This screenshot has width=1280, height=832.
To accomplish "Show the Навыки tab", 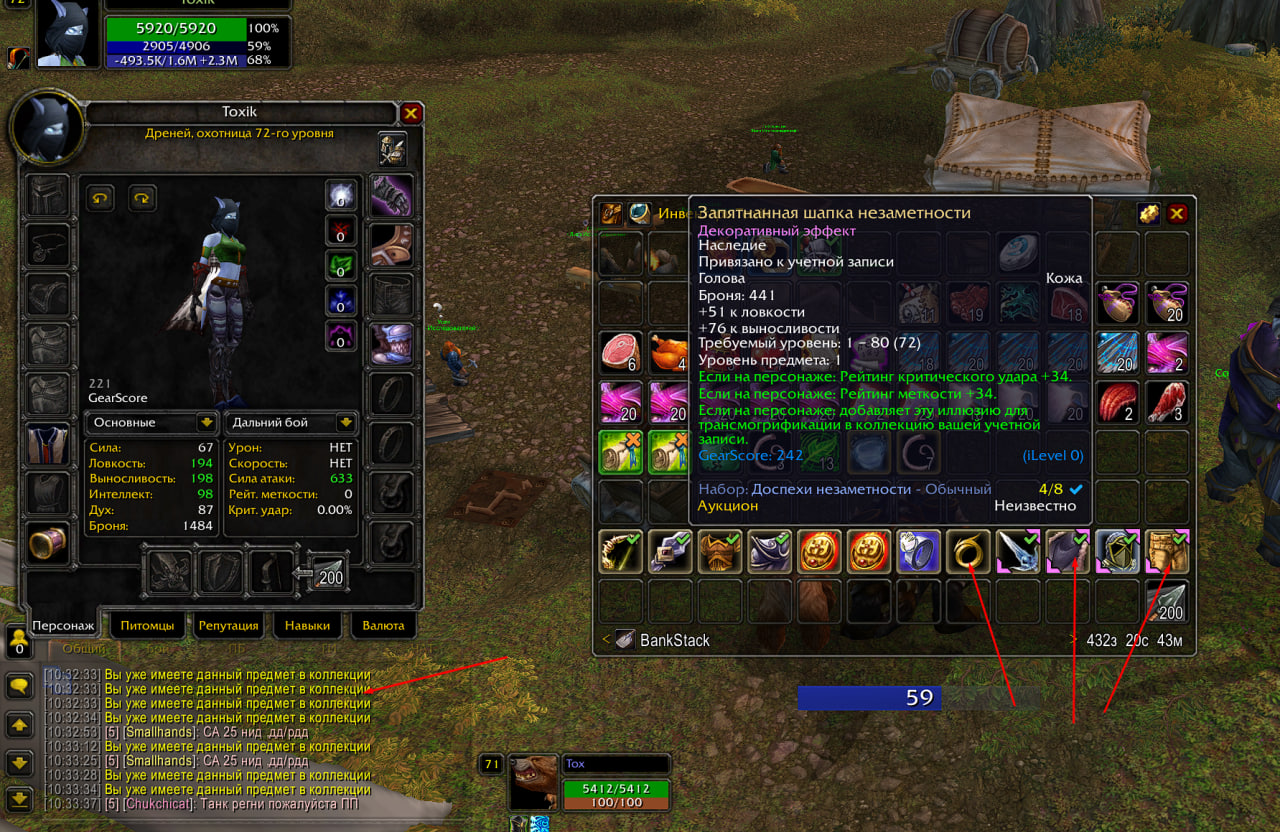I will pos(306,625).
